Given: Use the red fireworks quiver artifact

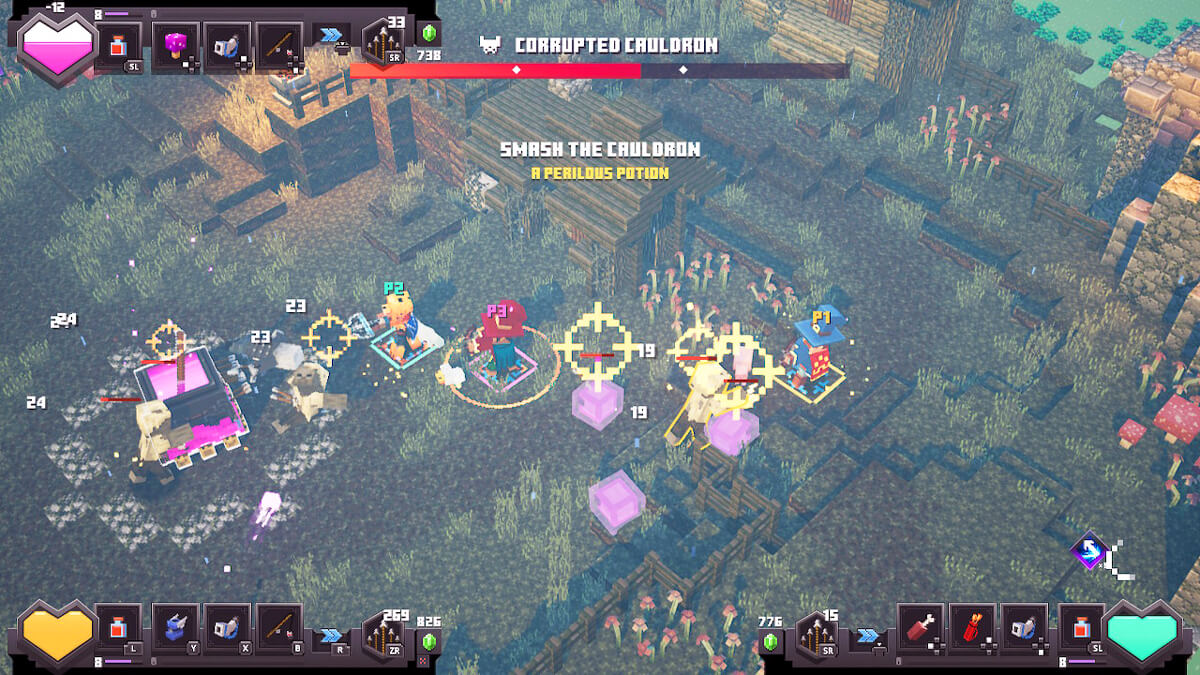Looking at the screenshot, I should [x=972, y=628].
